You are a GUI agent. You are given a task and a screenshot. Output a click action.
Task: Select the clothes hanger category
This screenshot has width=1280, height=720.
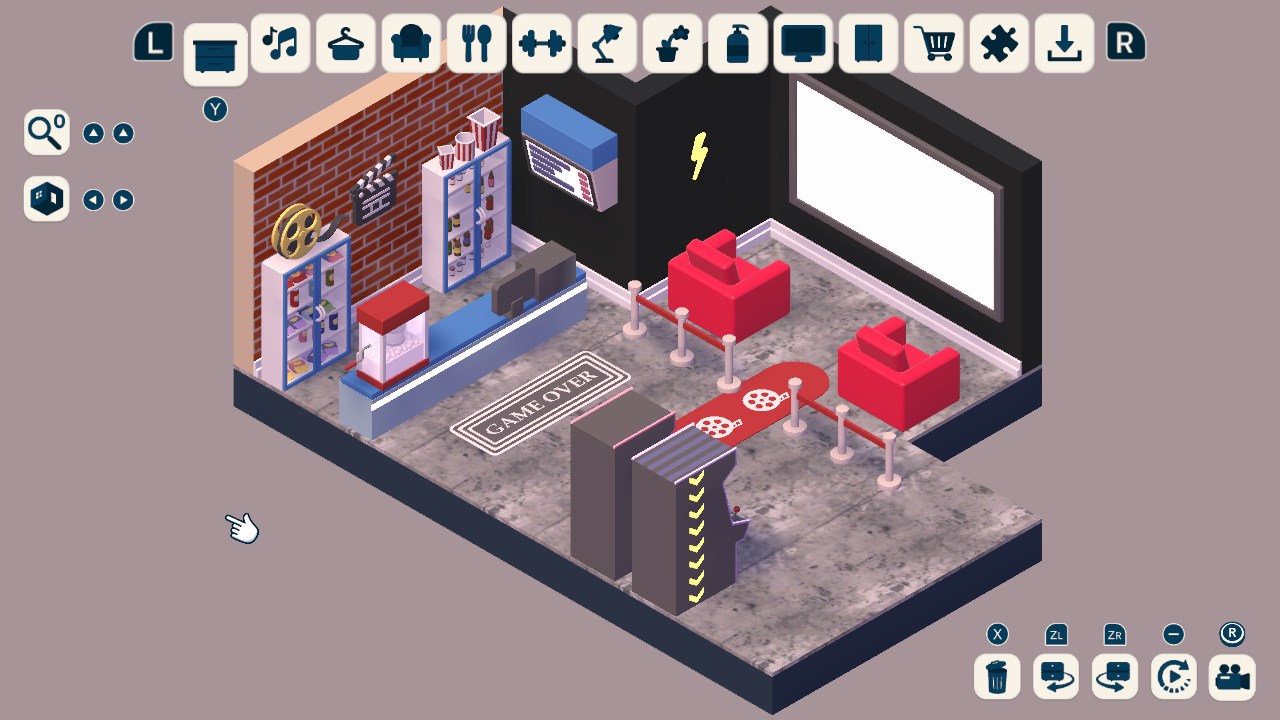(345, 44)
